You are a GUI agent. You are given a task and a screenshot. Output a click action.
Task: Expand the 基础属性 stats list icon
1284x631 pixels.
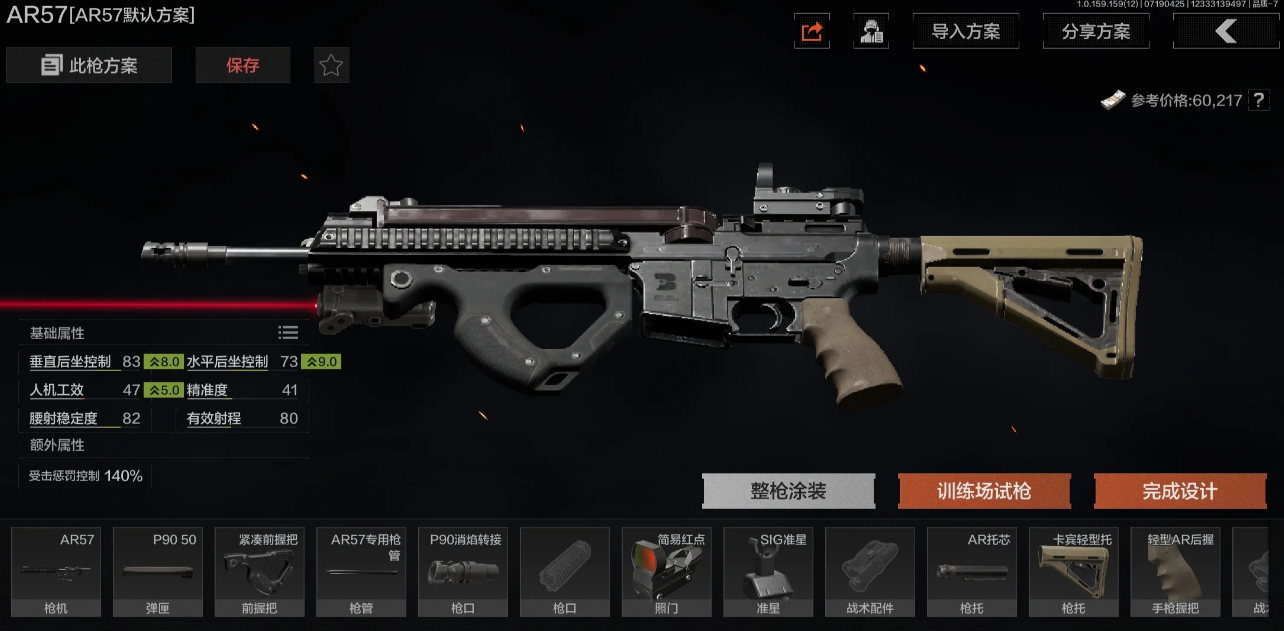point(288,333)
